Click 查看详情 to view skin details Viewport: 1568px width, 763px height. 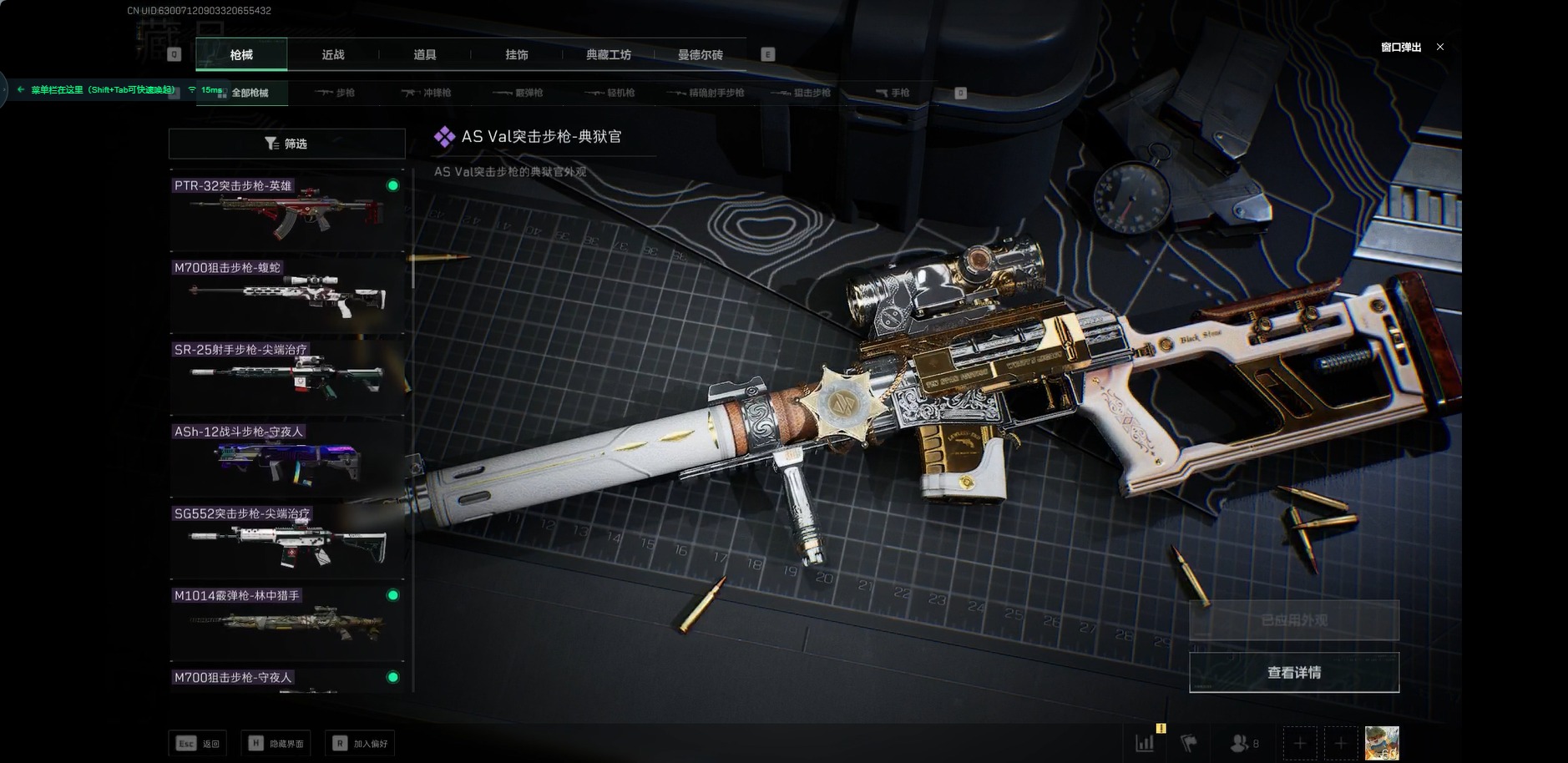click(1293, 672)
